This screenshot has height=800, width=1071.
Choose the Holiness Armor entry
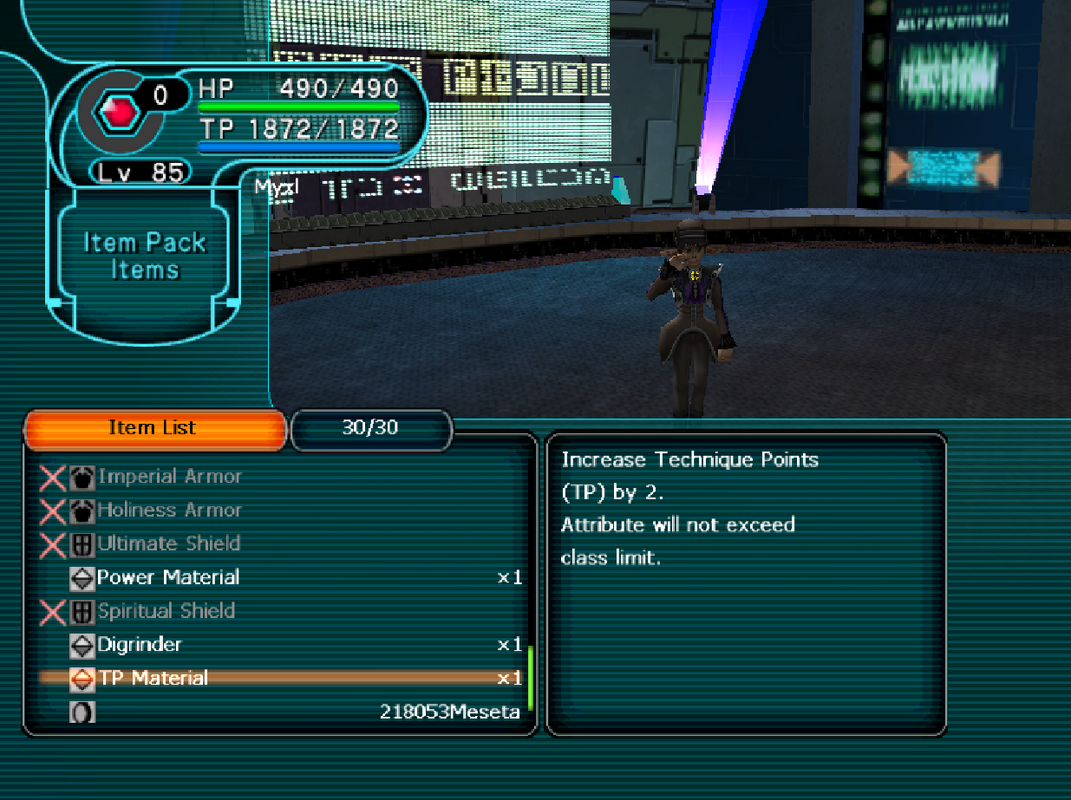coord(169,510)
